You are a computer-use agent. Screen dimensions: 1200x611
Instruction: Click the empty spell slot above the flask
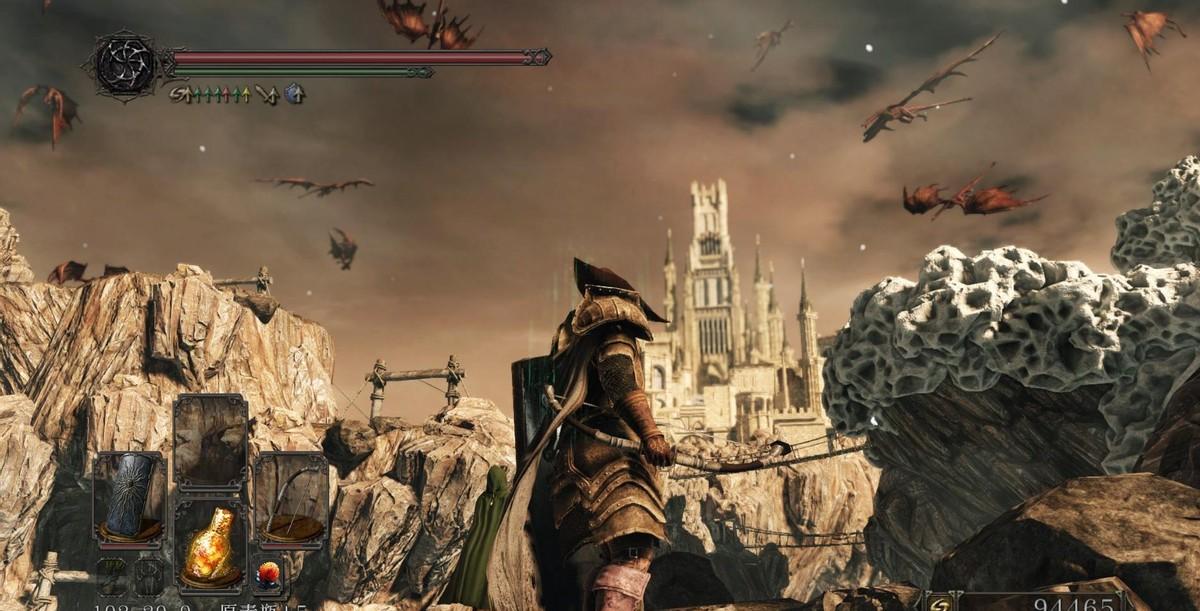click(211, 442)
